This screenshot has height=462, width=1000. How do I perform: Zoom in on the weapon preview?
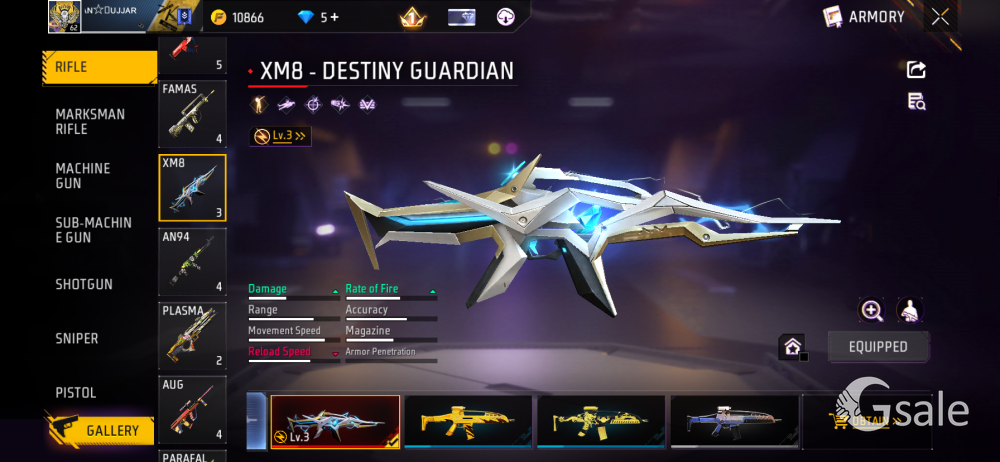(x=872, y=310)
